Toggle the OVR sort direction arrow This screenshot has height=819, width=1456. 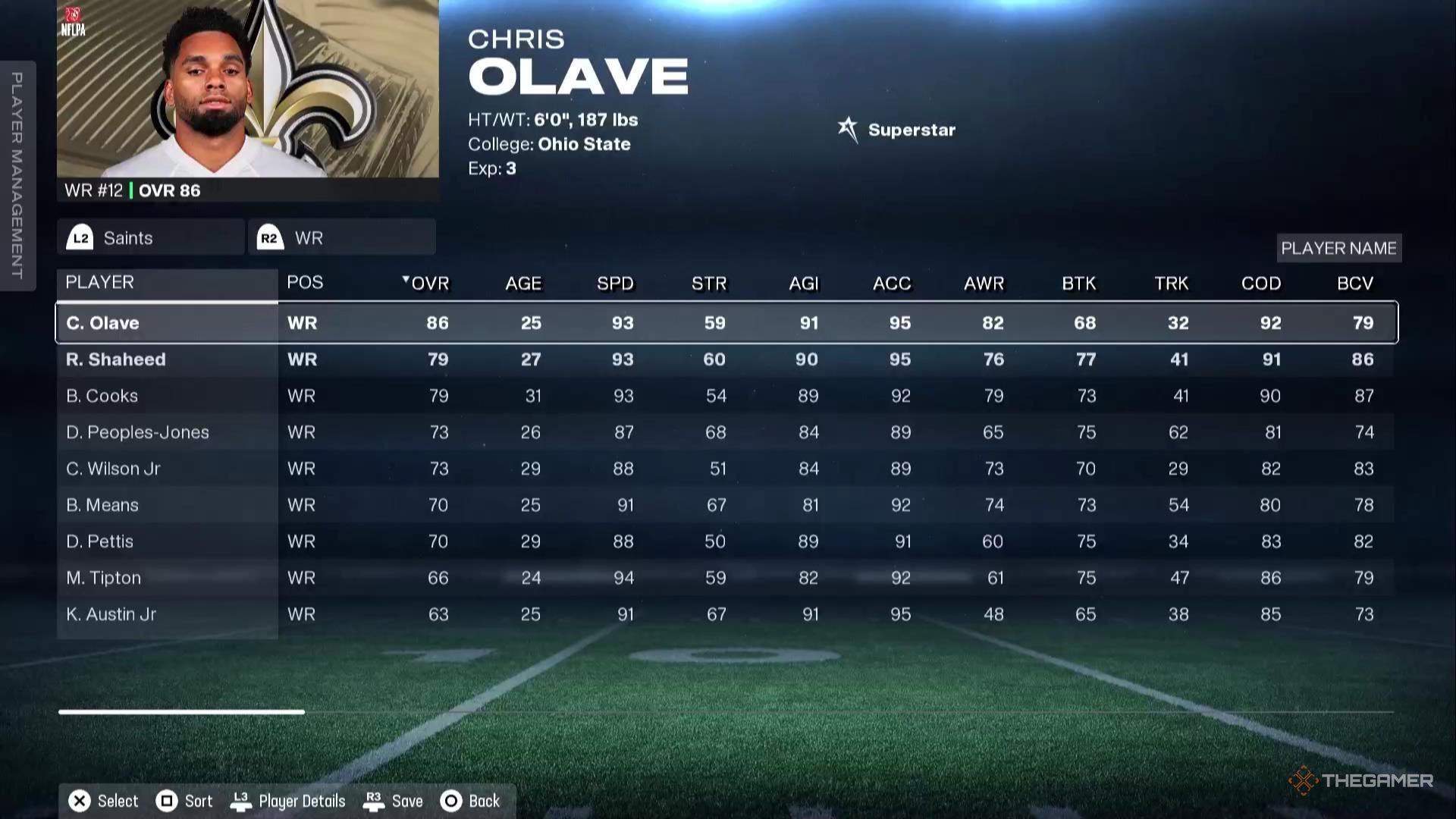point(405,279)
